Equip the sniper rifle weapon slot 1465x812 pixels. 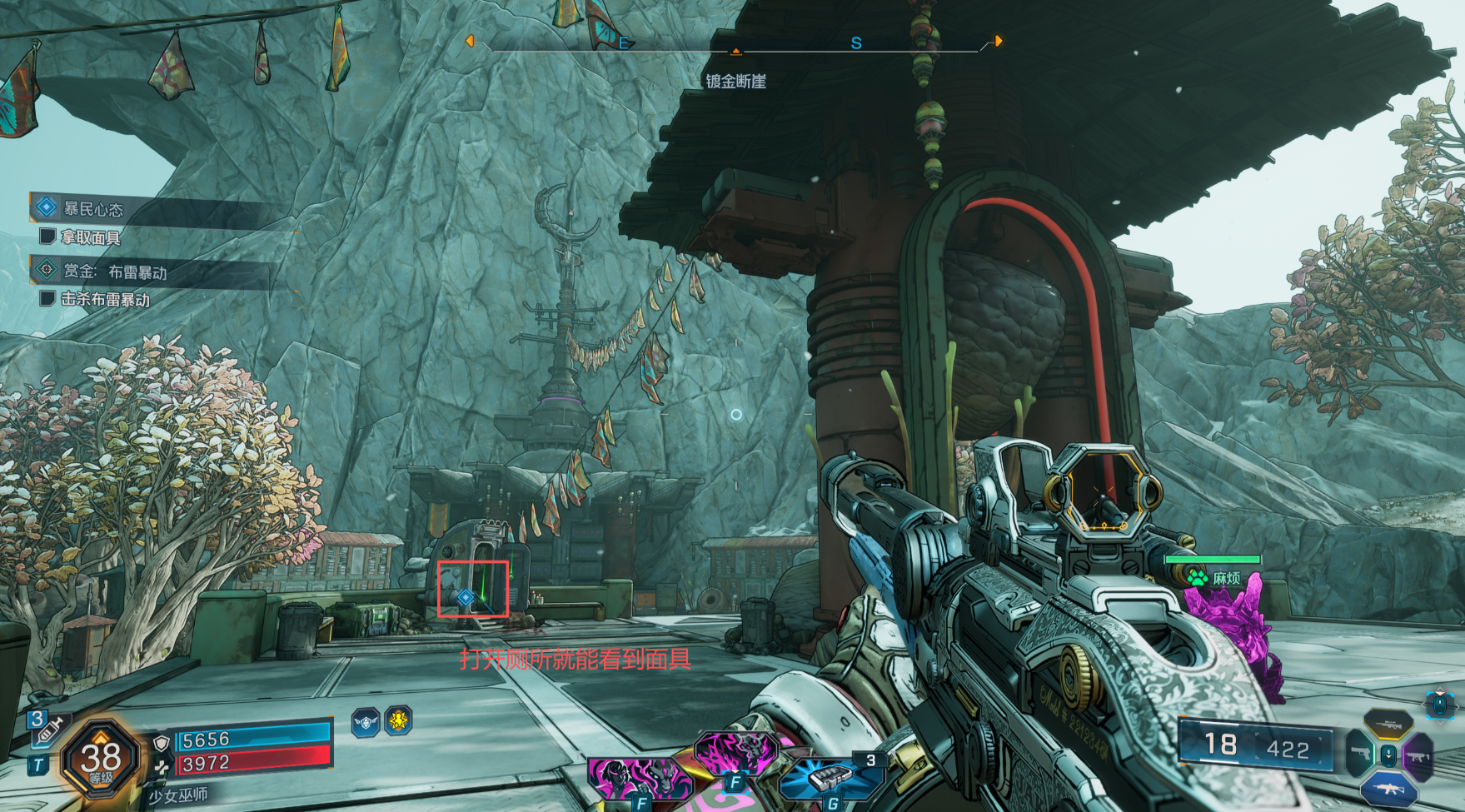click(1388, 724)
